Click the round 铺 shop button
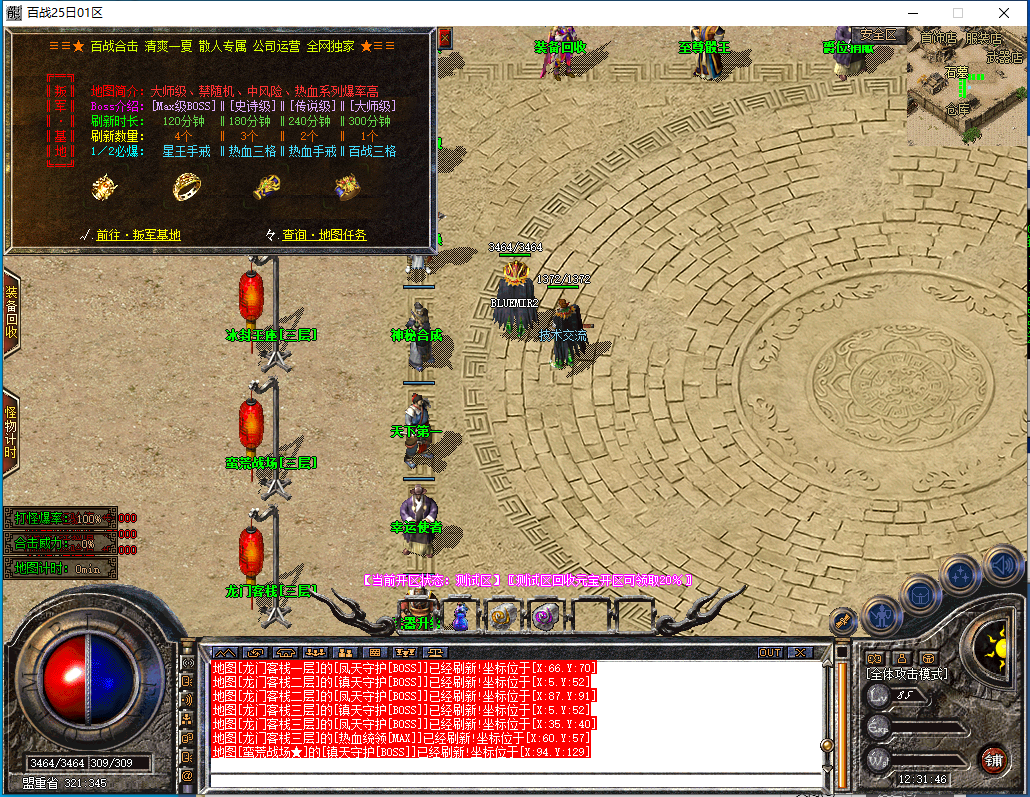The width and height of the screenshot is (1030, 797). [992, 759]
